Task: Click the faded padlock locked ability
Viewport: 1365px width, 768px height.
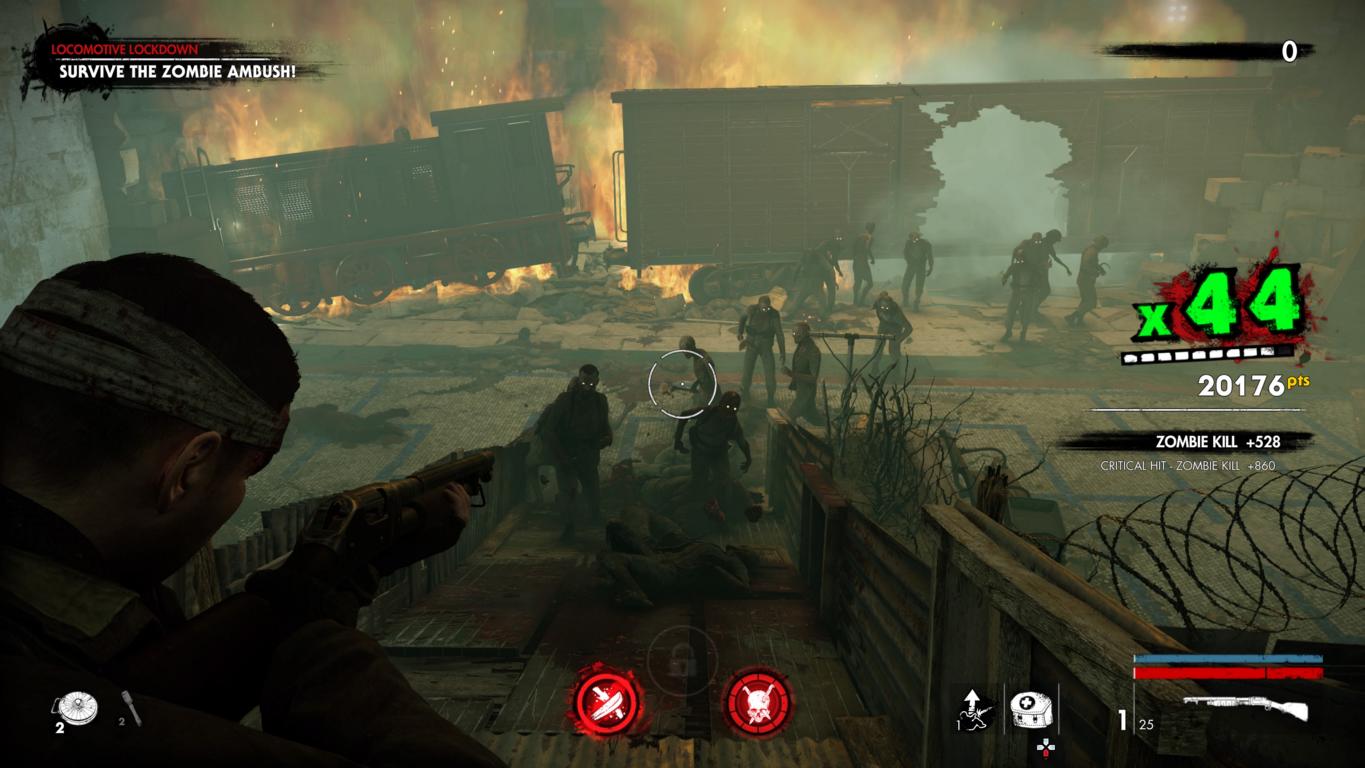Action: click(682, 658)
